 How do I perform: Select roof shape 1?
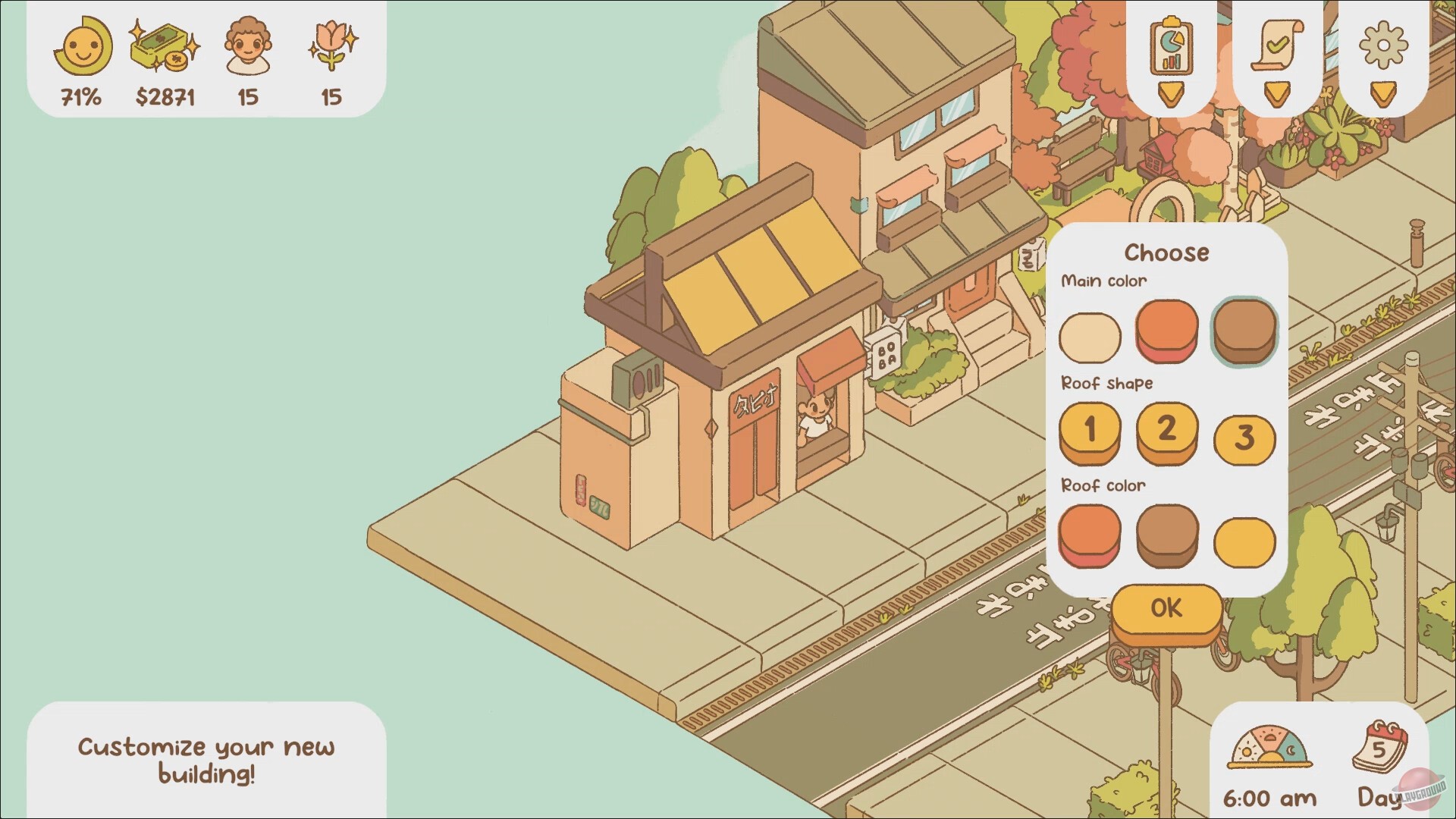(x=1090, y=432)
